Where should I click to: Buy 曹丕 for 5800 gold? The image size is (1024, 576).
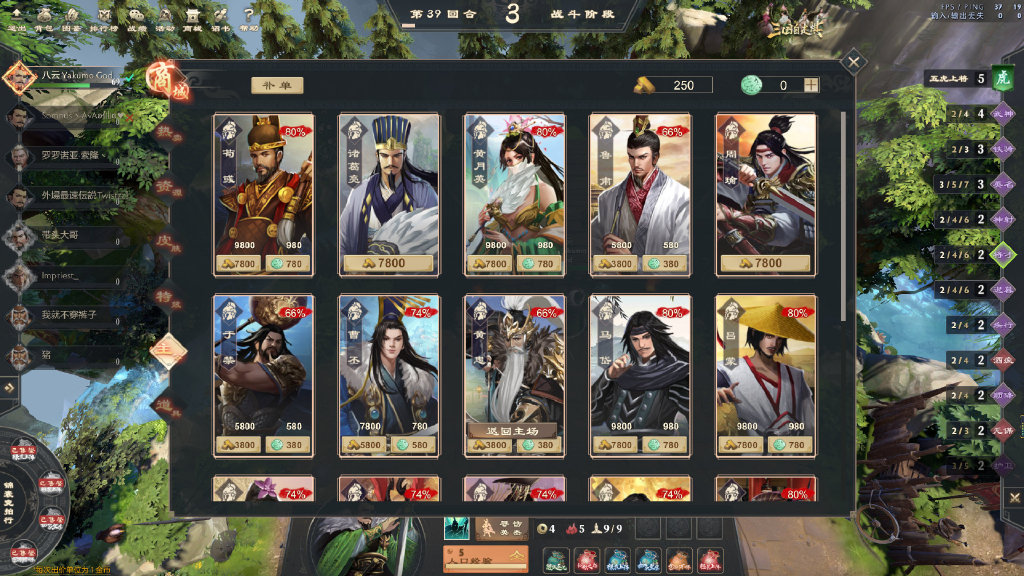point(362,445)
